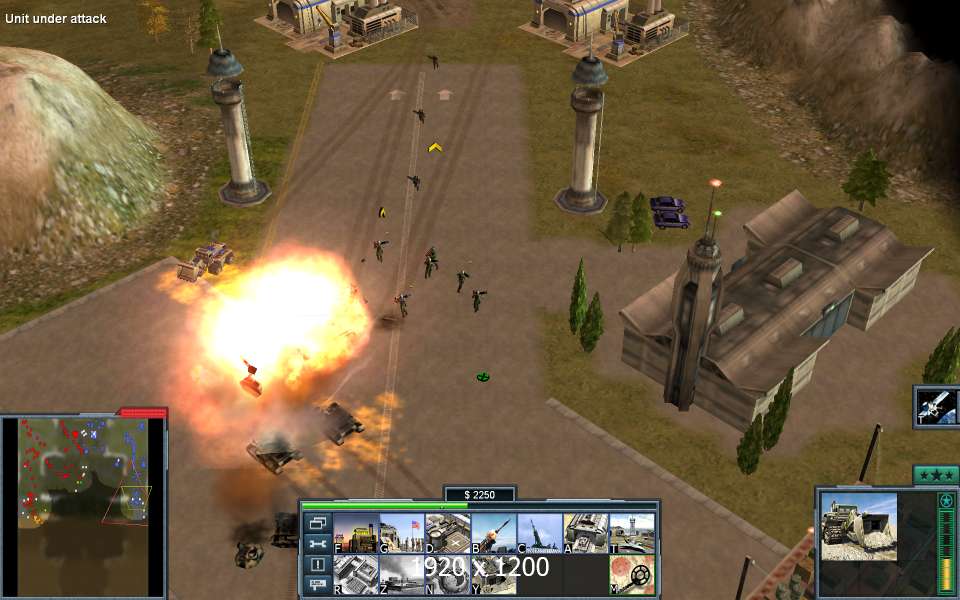Click the selected dozer unit portrait

click(860, 527)
